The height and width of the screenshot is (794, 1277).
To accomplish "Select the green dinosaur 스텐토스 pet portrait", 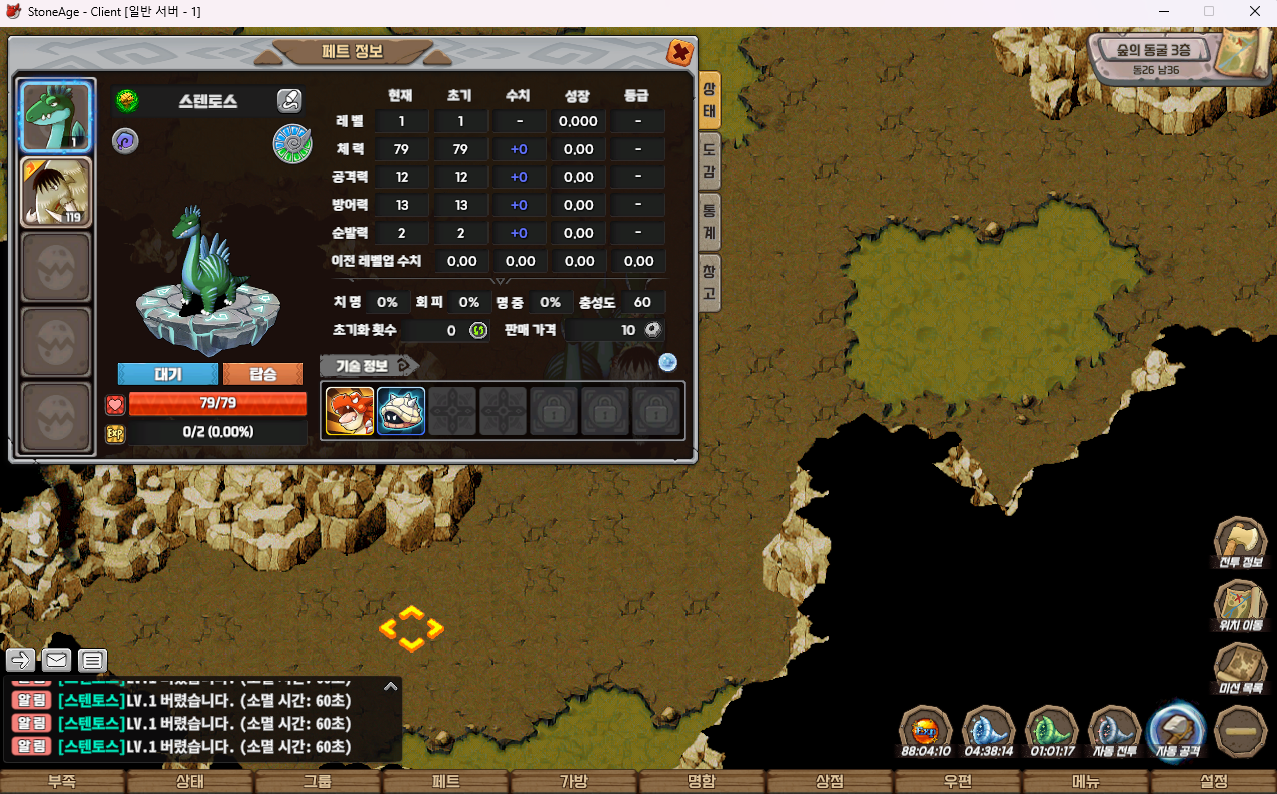I will coord(56,116).
